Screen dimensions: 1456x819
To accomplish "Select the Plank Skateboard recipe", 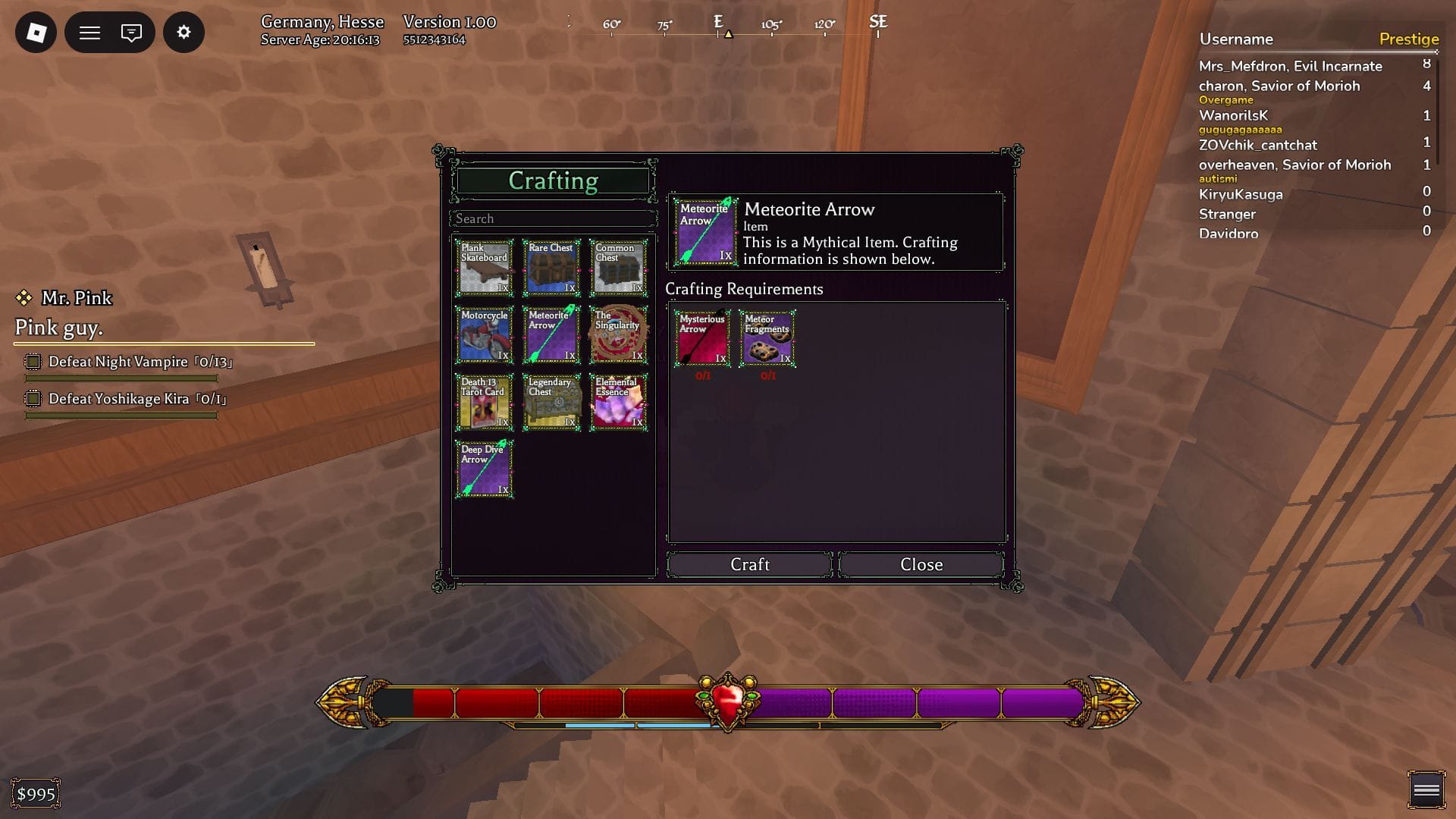I will tap(485, 268).
